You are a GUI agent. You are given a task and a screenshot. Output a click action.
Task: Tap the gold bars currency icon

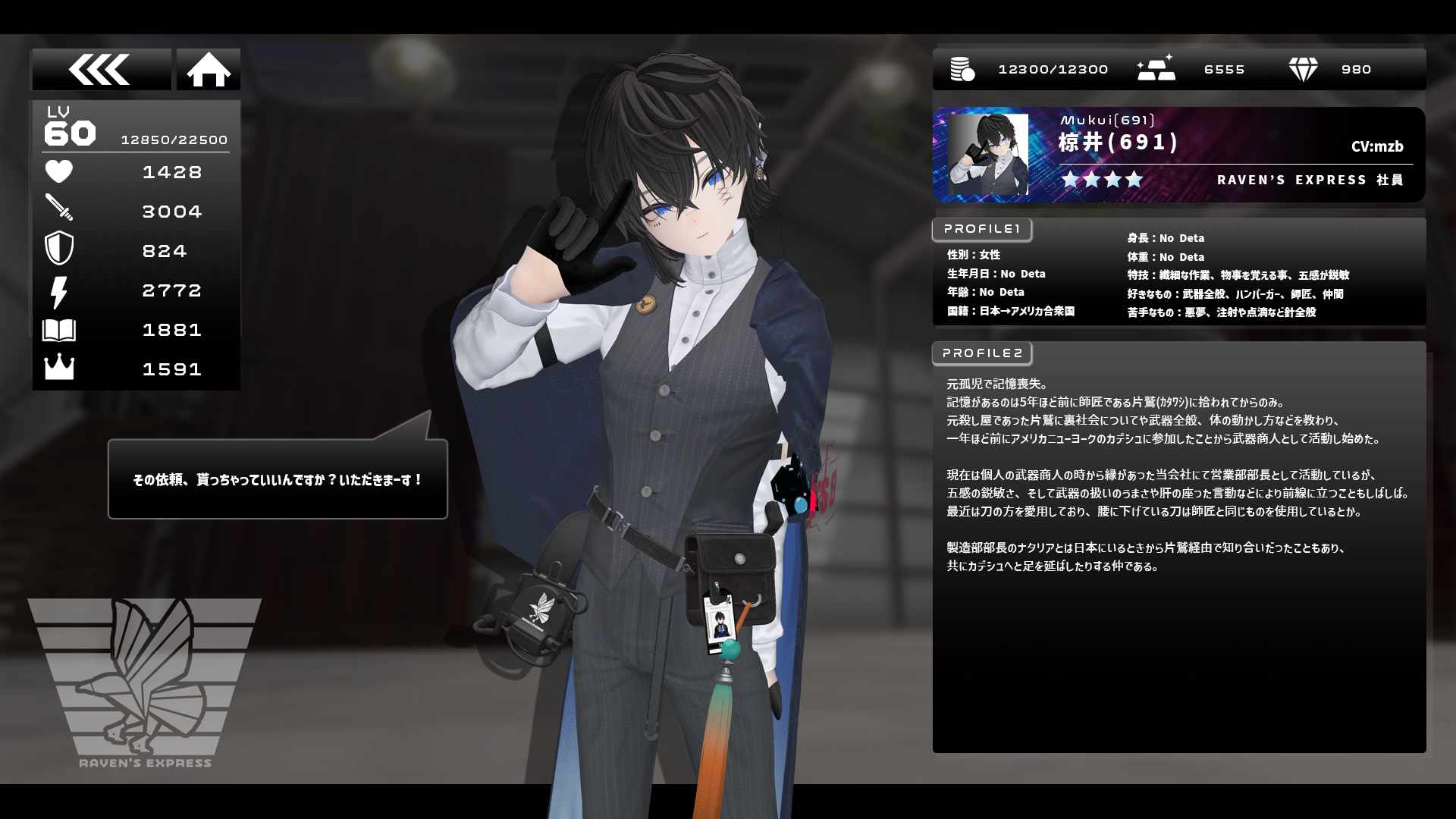pyautogui.click(x=1156, y=68)
